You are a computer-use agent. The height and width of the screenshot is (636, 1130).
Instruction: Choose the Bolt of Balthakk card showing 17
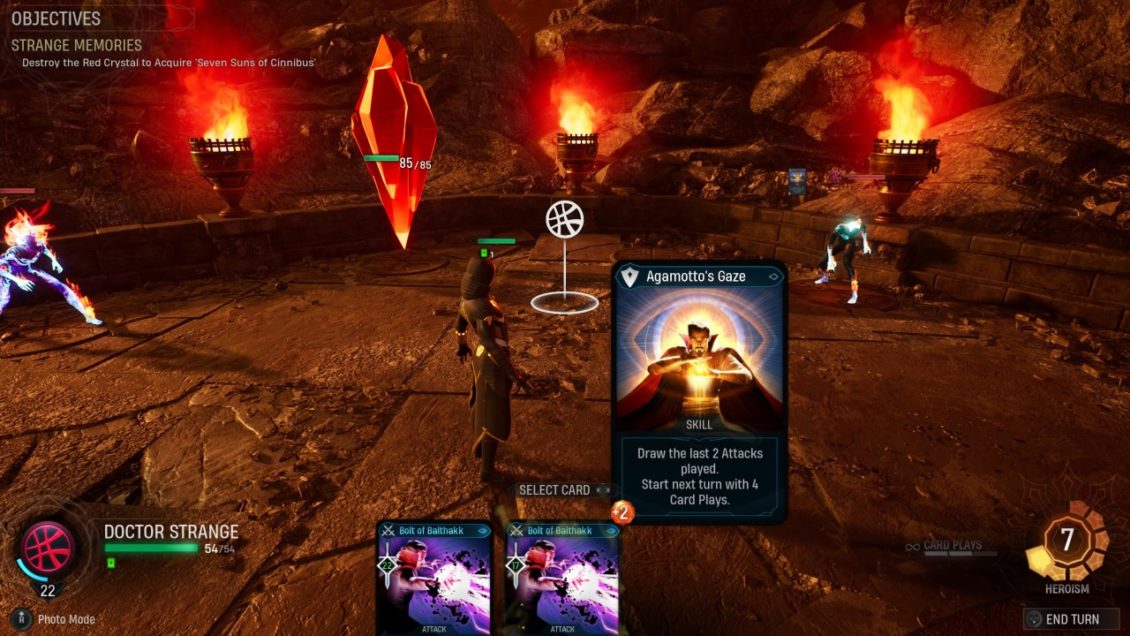pos(562,580)
